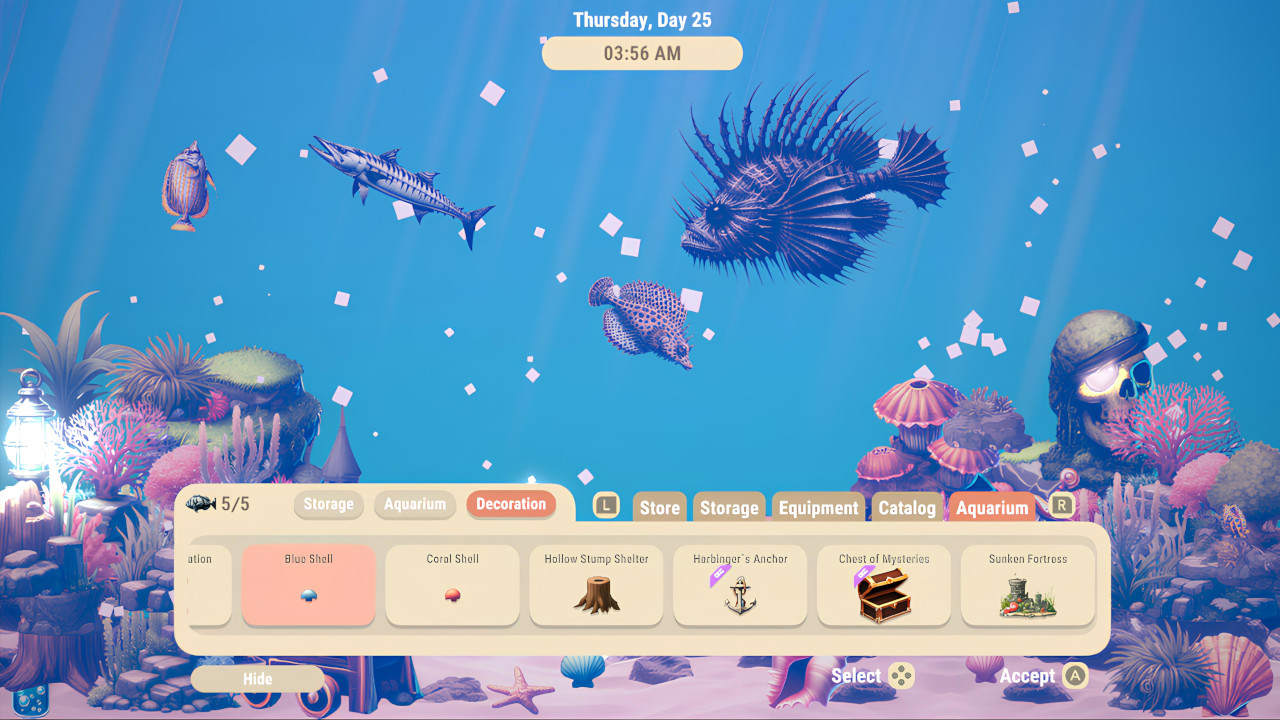The image size is (1280, 720).
Task: Open the Aquarium tab
Action: (x=993, y=507)
